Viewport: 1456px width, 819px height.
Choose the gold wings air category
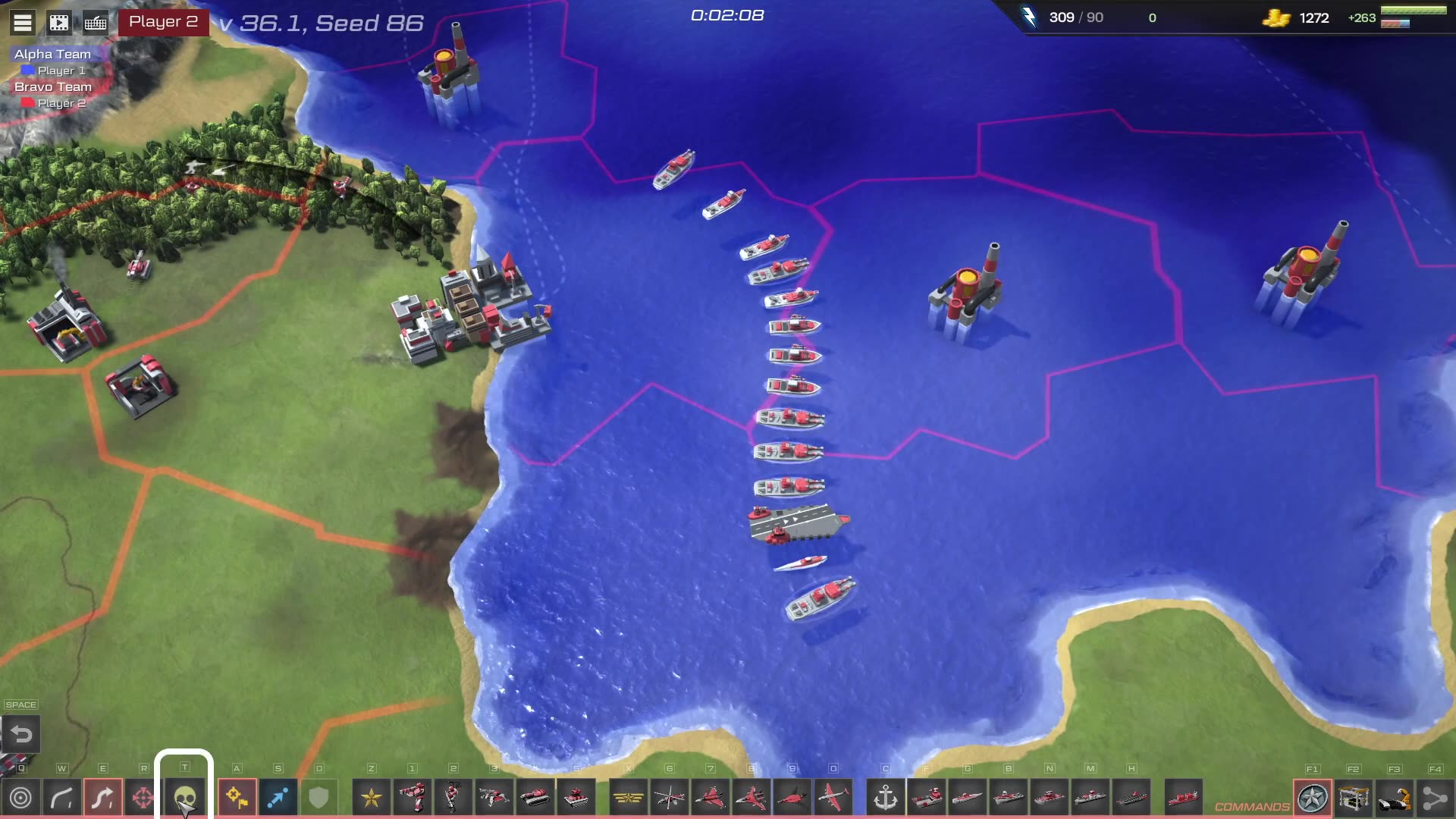[x=629, y=798]
